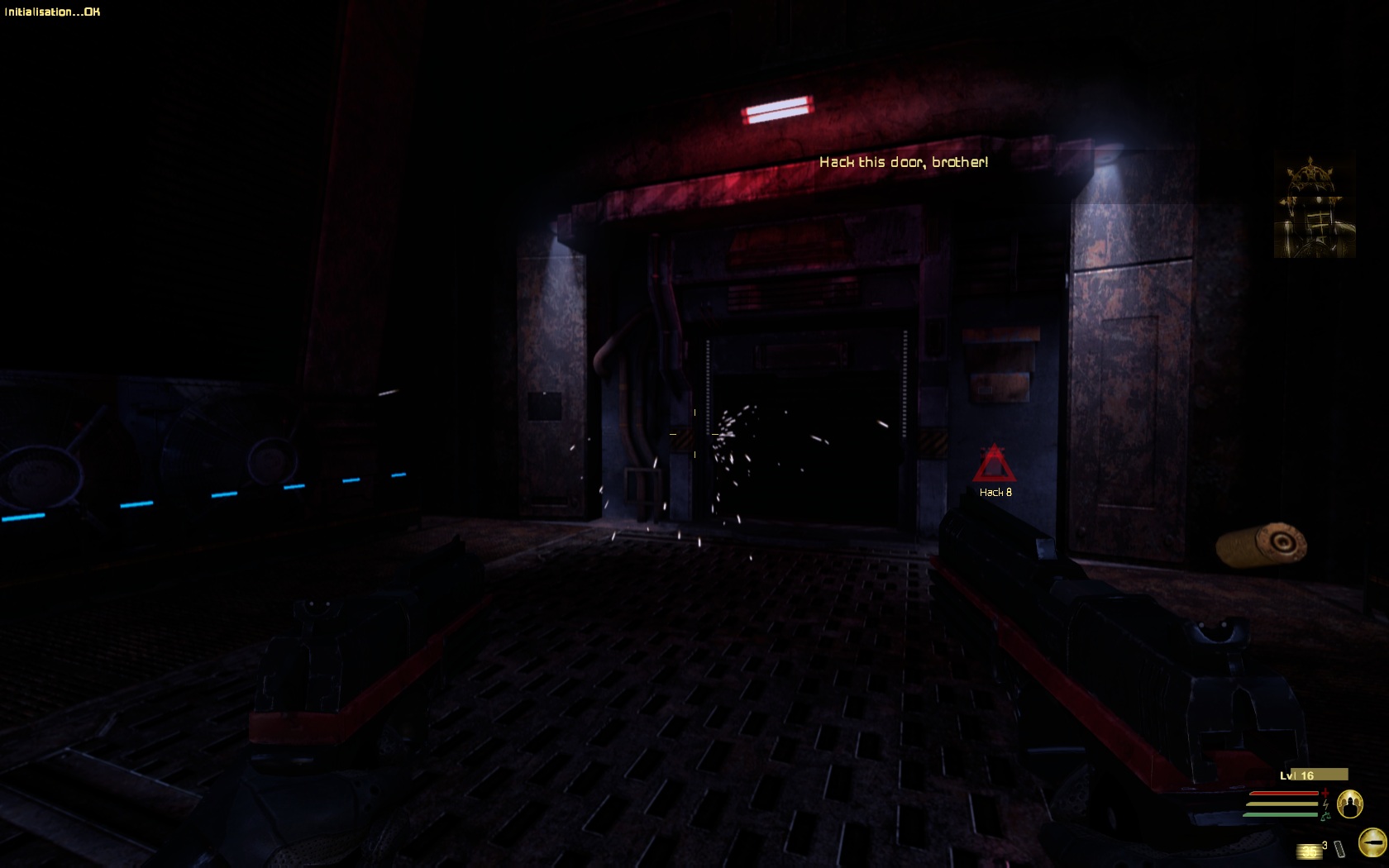The height and width of the screenshot is (868, 1389).
Task: Open the gold squad silhouette icon
Action: [1349, 804]
